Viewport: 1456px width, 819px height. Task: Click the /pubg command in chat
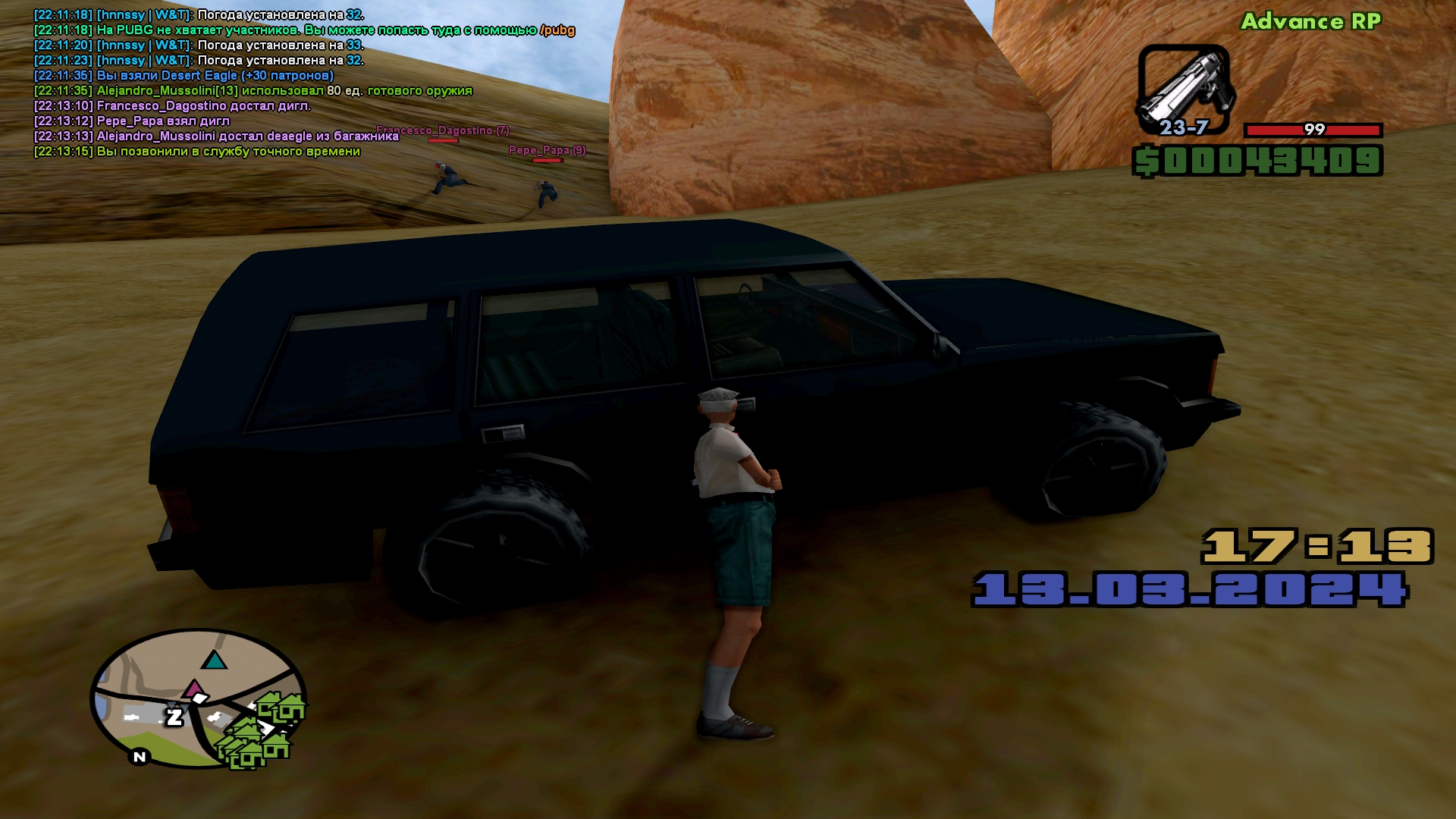[557, 30]
